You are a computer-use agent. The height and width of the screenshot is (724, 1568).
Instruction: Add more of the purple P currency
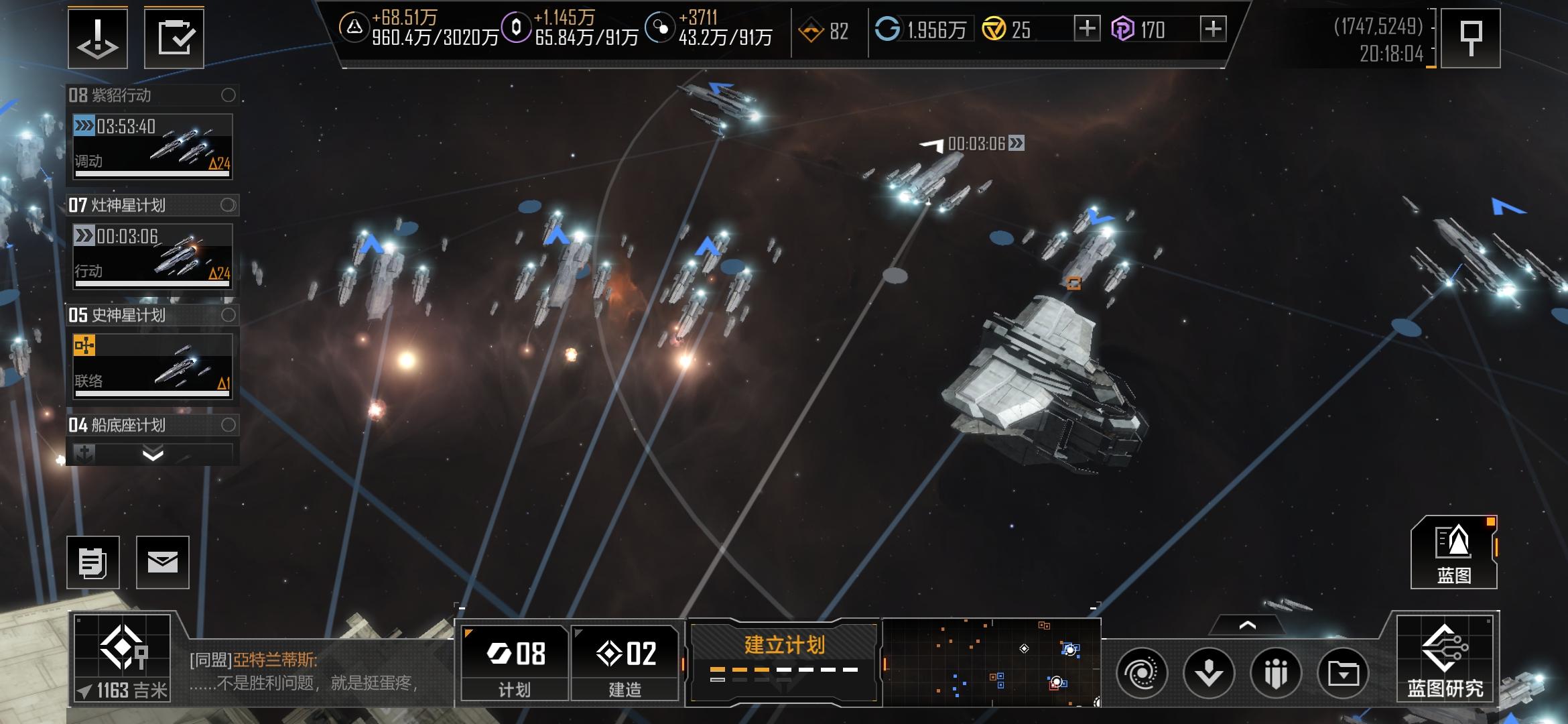click(1213, 29)
